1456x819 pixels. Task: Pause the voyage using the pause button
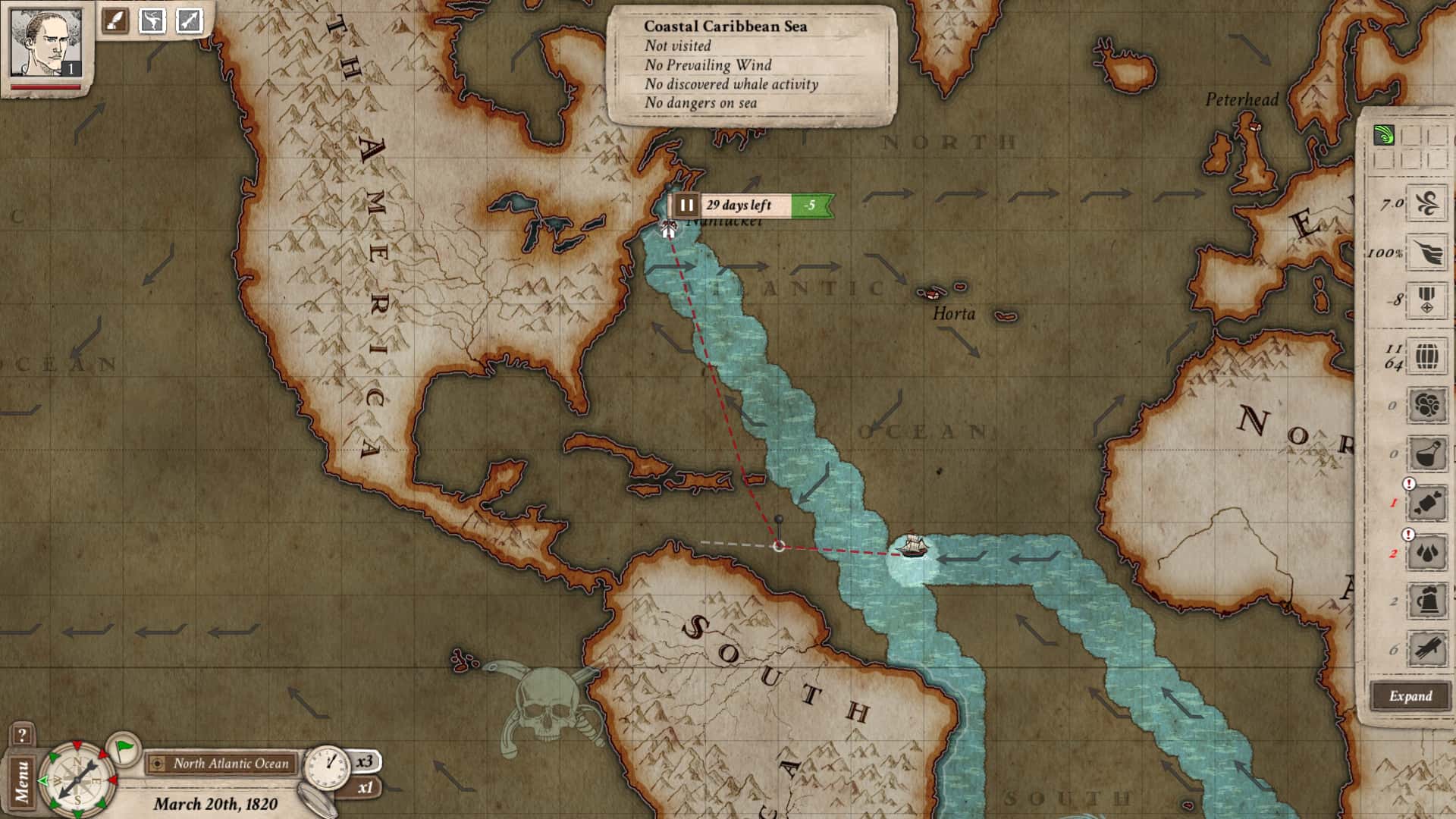(x=686, y=203)
